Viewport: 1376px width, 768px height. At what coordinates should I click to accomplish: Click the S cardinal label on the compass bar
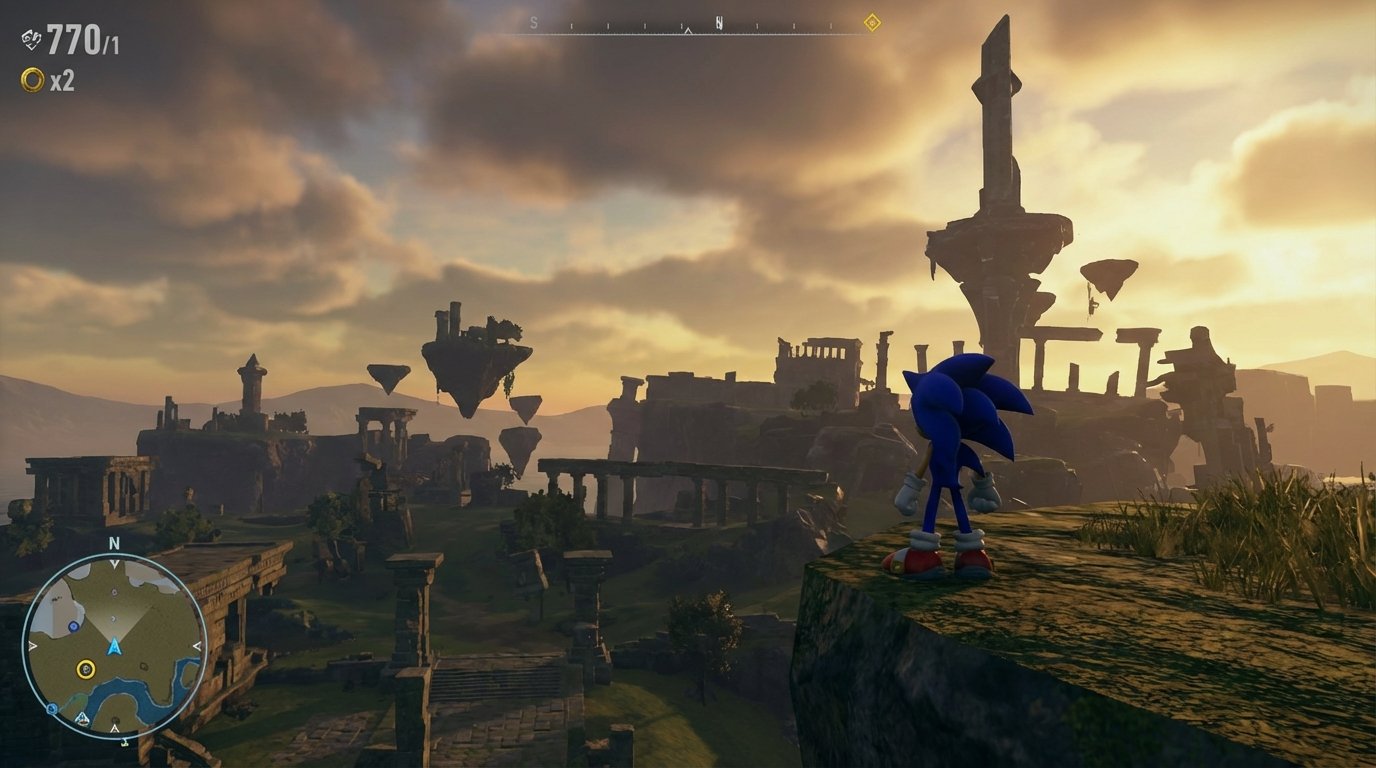[533, 22]
